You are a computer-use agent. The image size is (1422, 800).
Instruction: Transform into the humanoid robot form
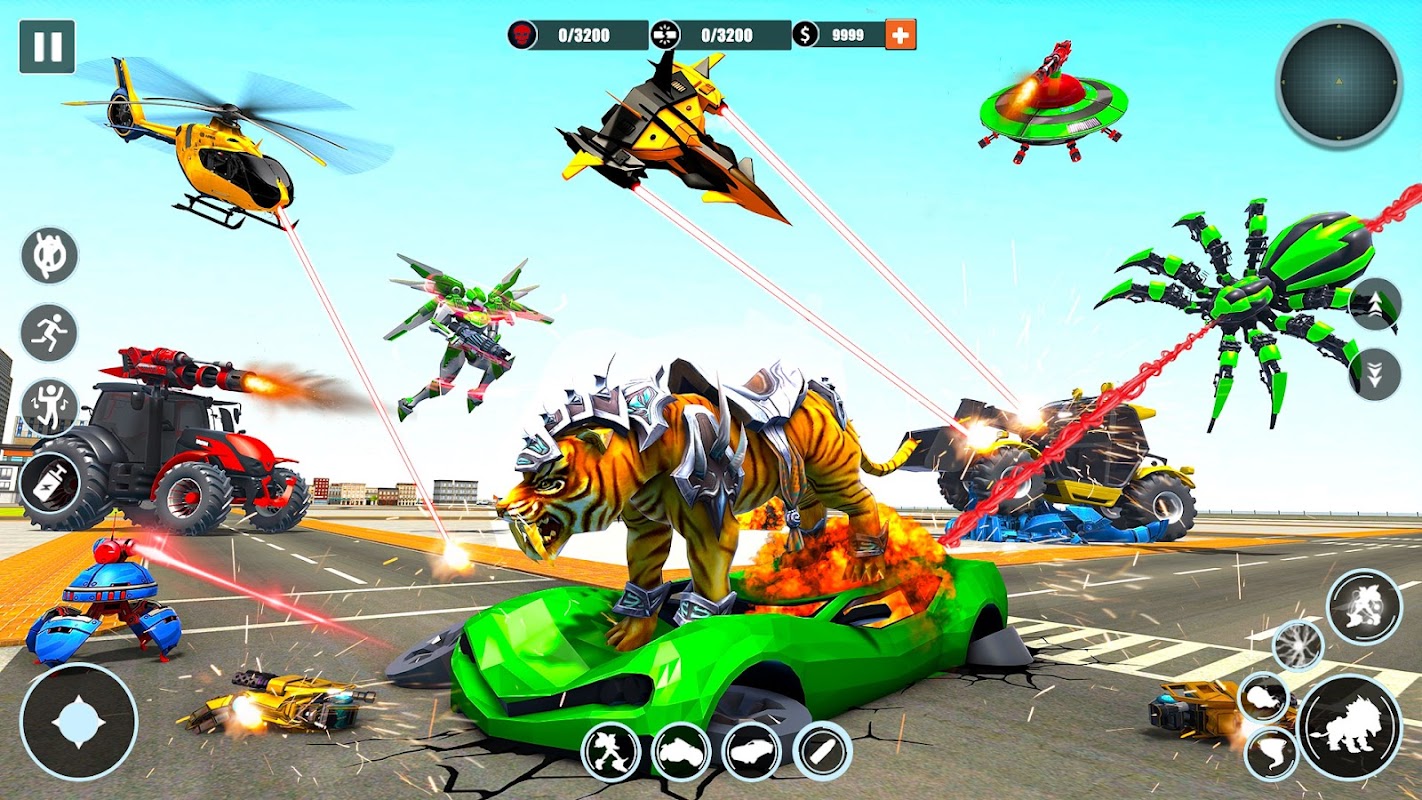click(x=611, y=751)
